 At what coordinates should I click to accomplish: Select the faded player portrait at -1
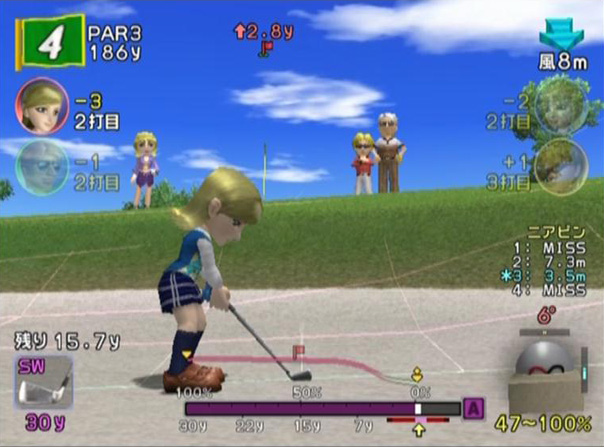point(38,164)
